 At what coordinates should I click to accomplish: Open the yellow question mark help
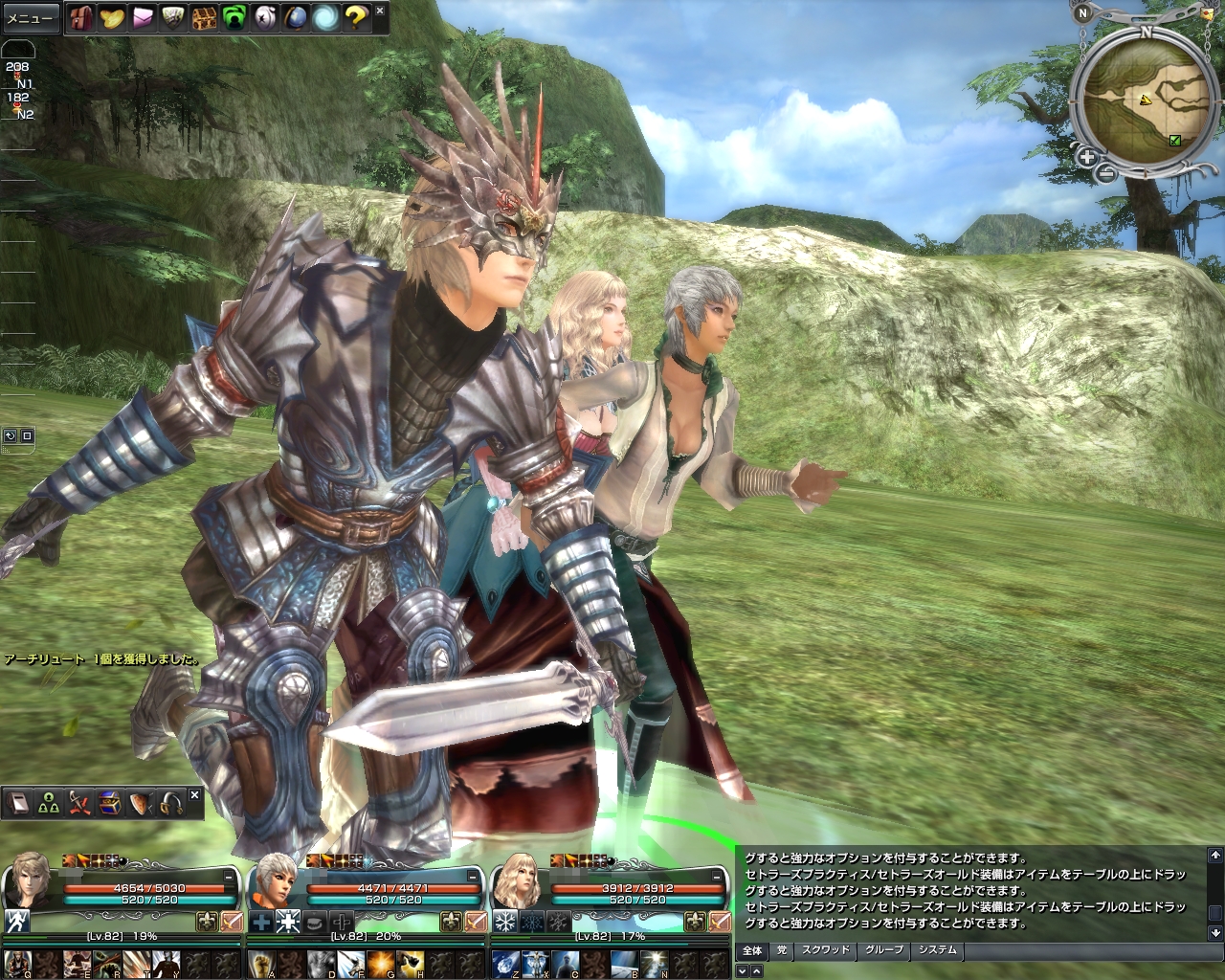355,16
